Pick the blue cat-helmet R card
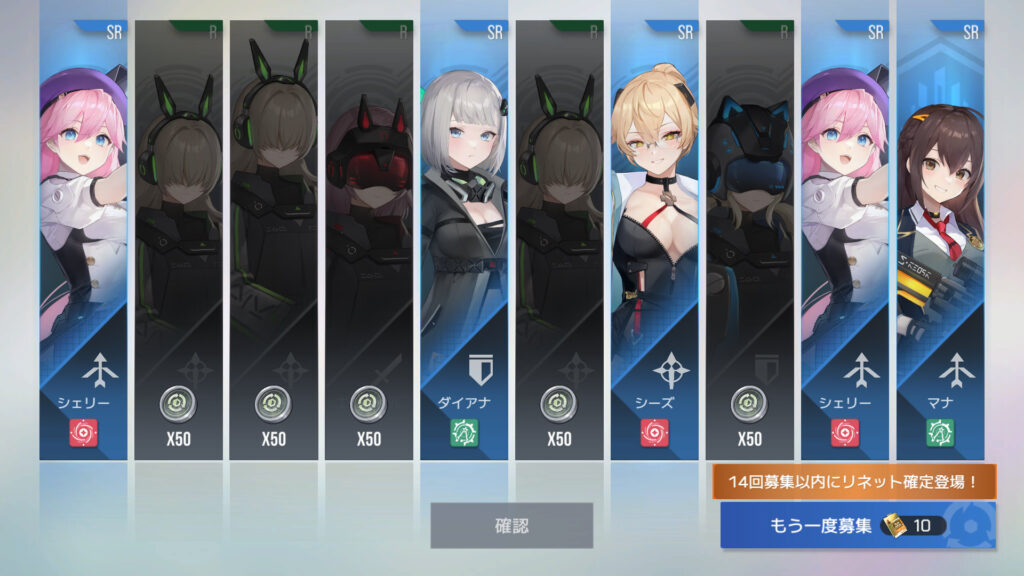 pyautogui.click(x=749, y=240)
